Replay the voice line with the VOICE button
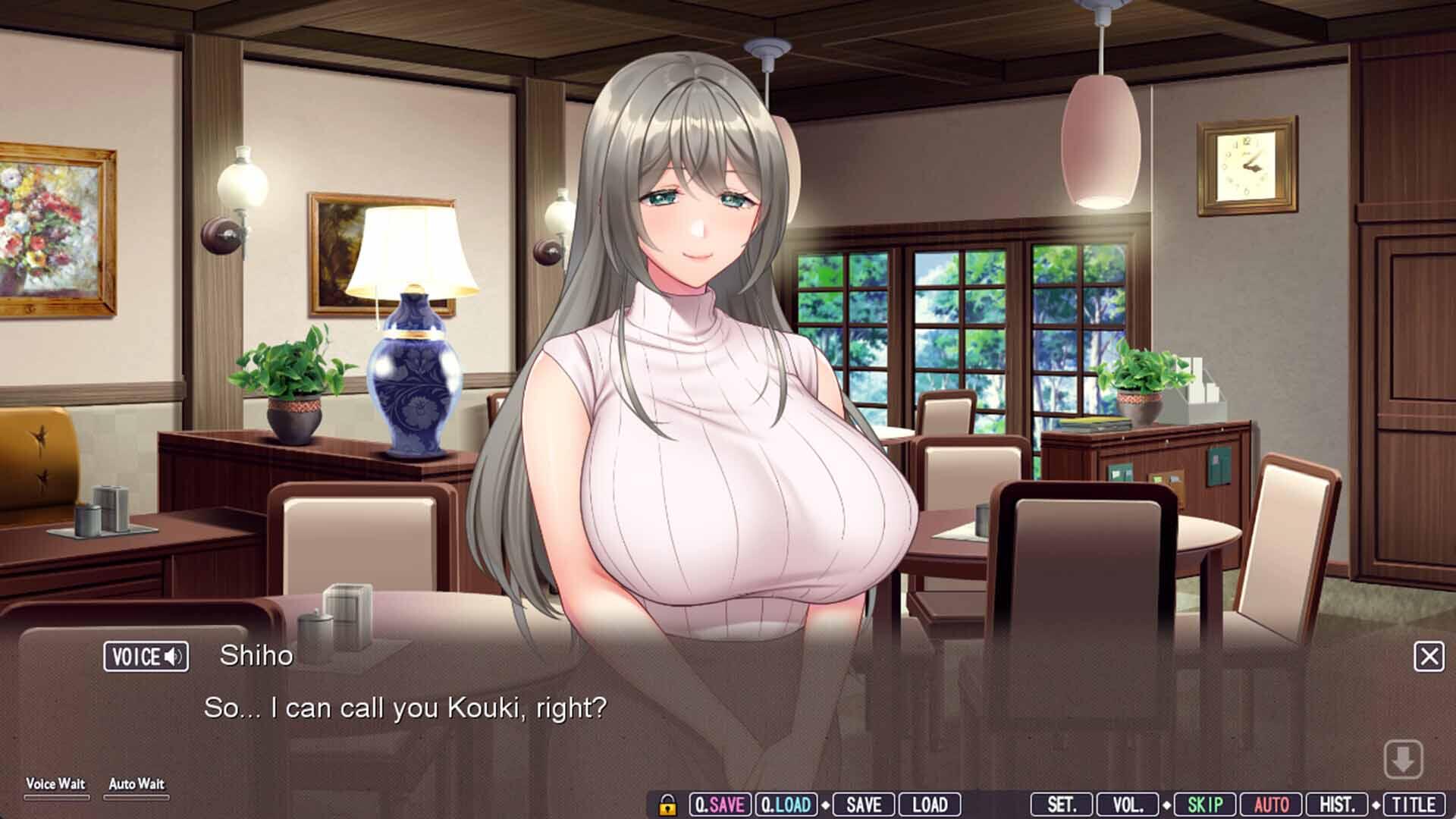 pos(146,657)
